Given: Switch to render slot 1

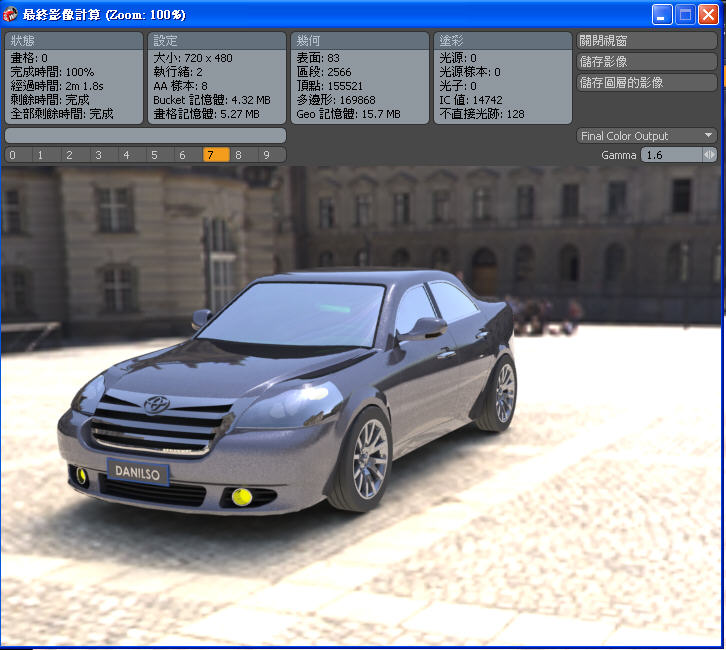Looking at the screenshot, I should tap(41, 155).
